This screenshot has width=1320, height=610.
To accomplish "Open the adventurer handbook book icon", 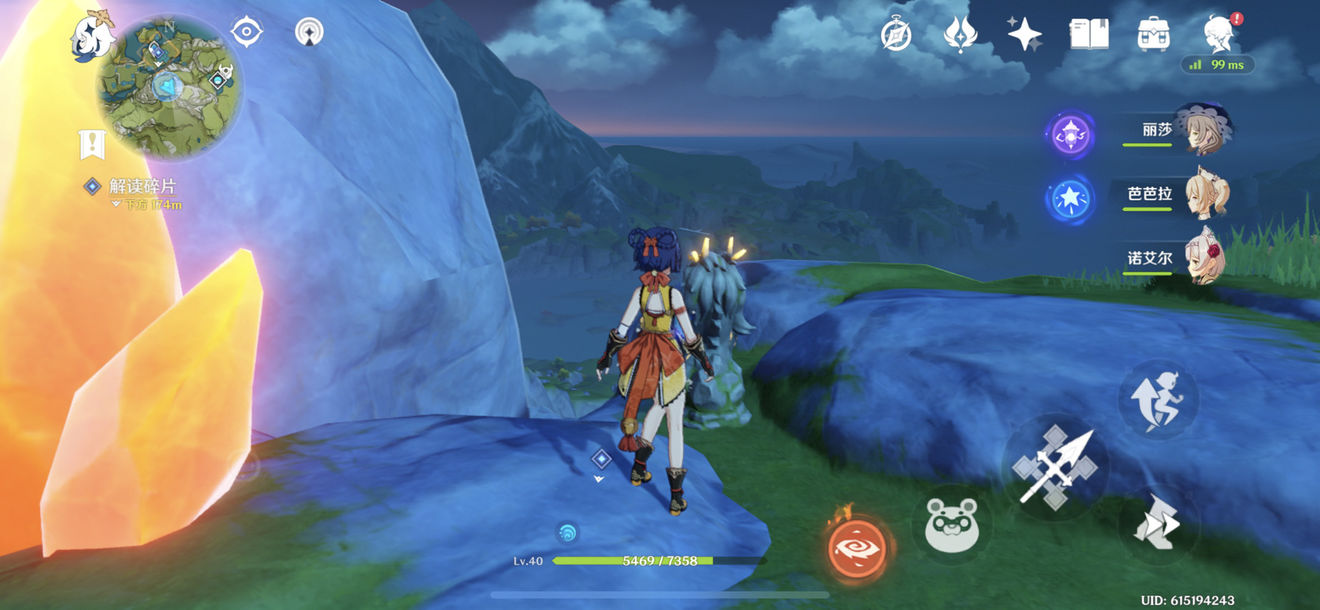I will click(x=1089, y=34).
